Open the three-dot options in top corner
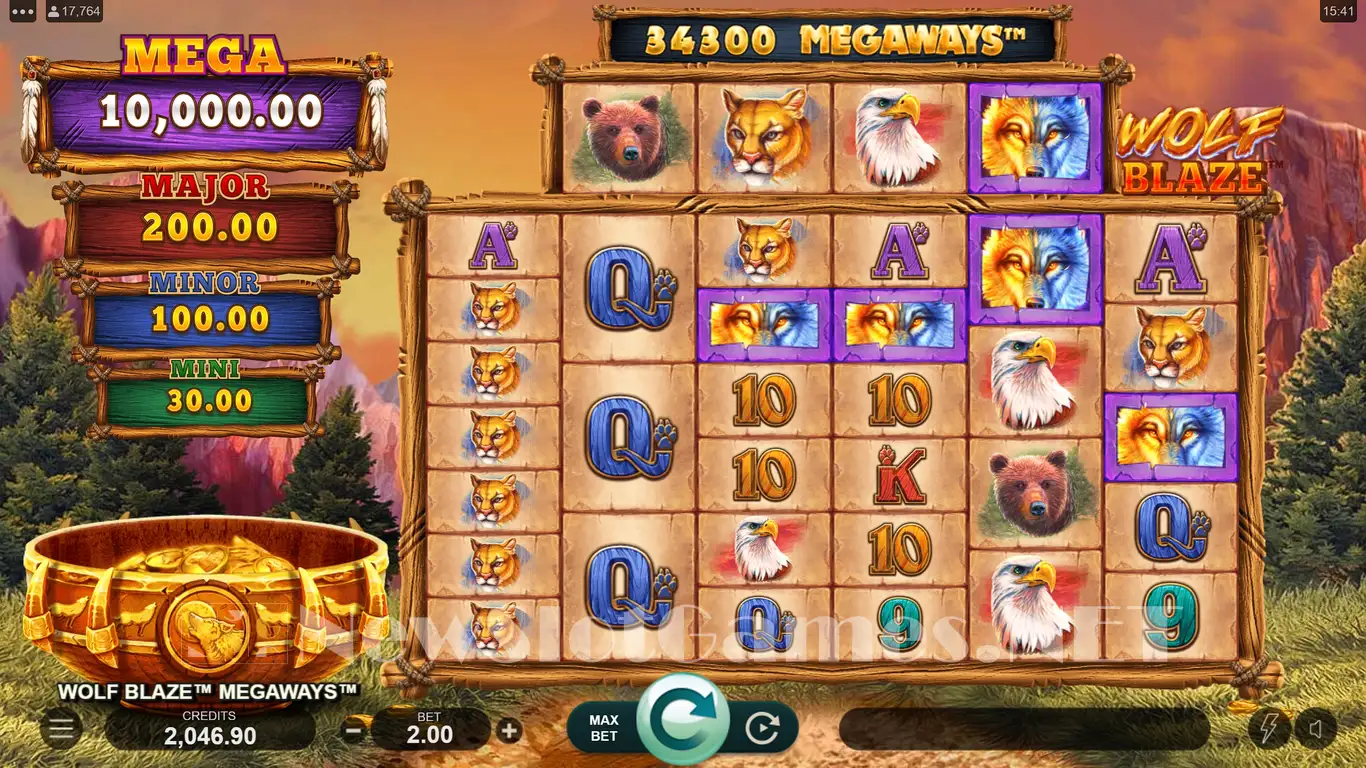Screen dimensions: 1366x768 point(23,12)
